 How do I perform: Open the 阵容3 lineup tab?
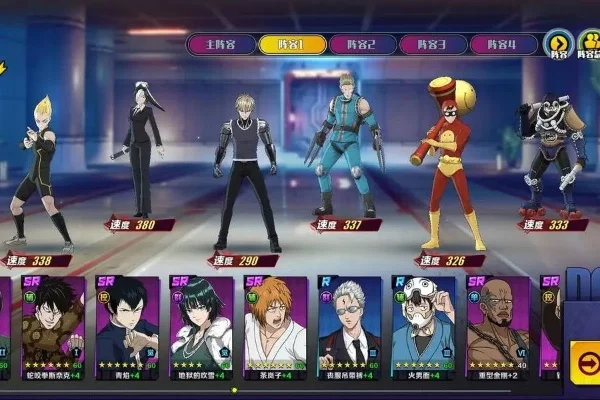tap(431, 44)
